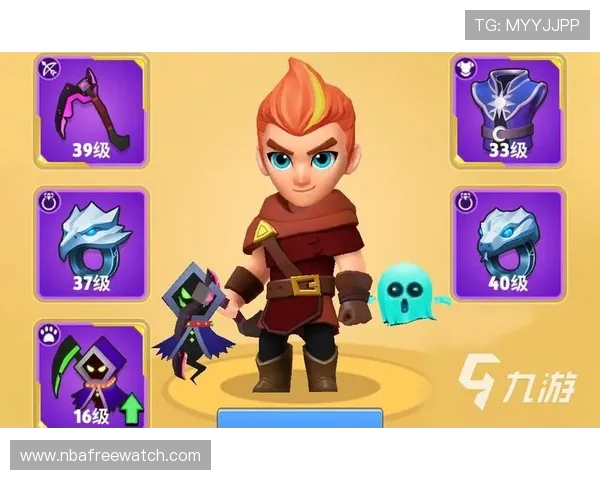Click the blue button below the hero
This screenshot has height=480, width=600.
coord(300,419)
